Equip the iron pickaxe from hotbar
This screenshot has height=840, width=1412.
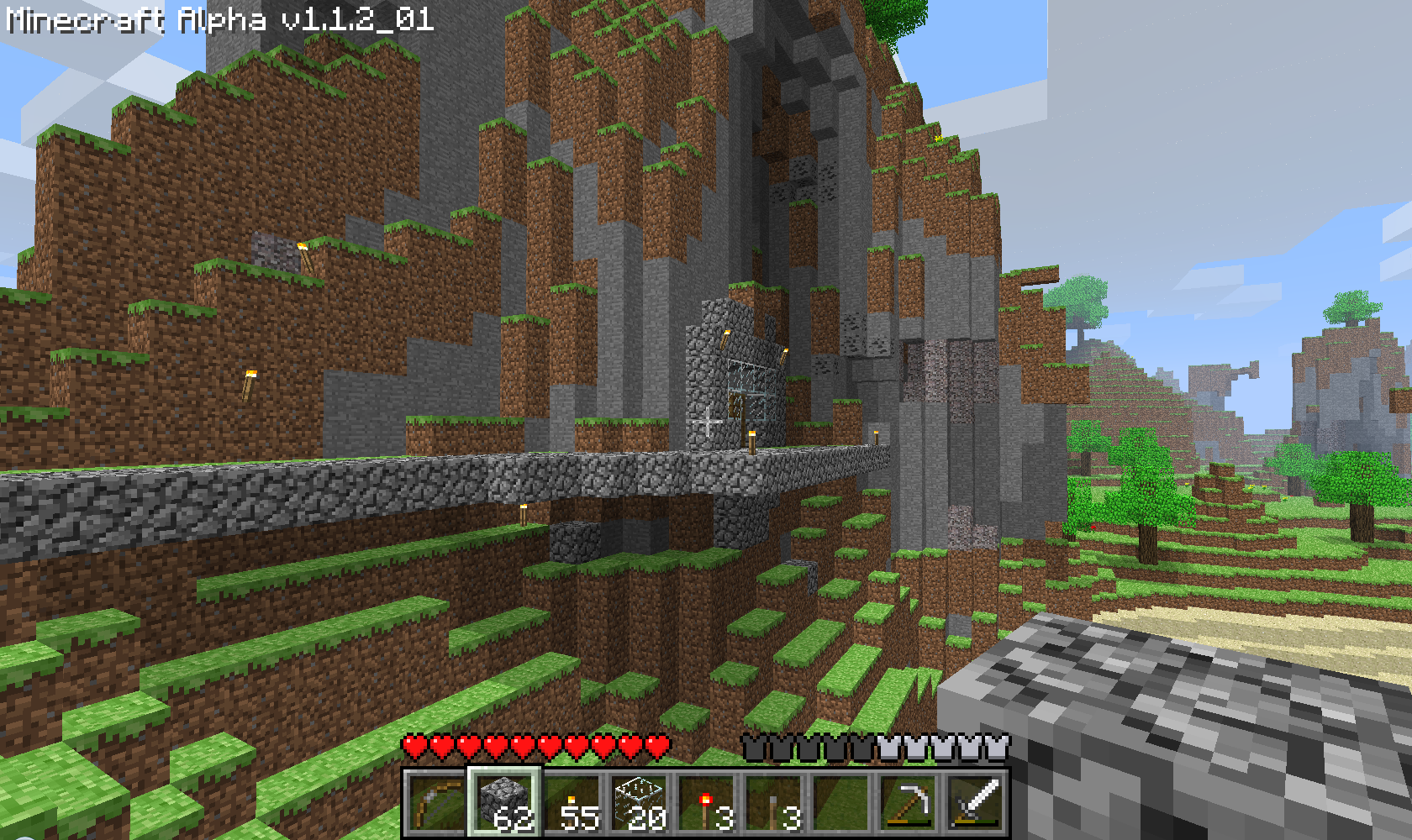[908, 803]
